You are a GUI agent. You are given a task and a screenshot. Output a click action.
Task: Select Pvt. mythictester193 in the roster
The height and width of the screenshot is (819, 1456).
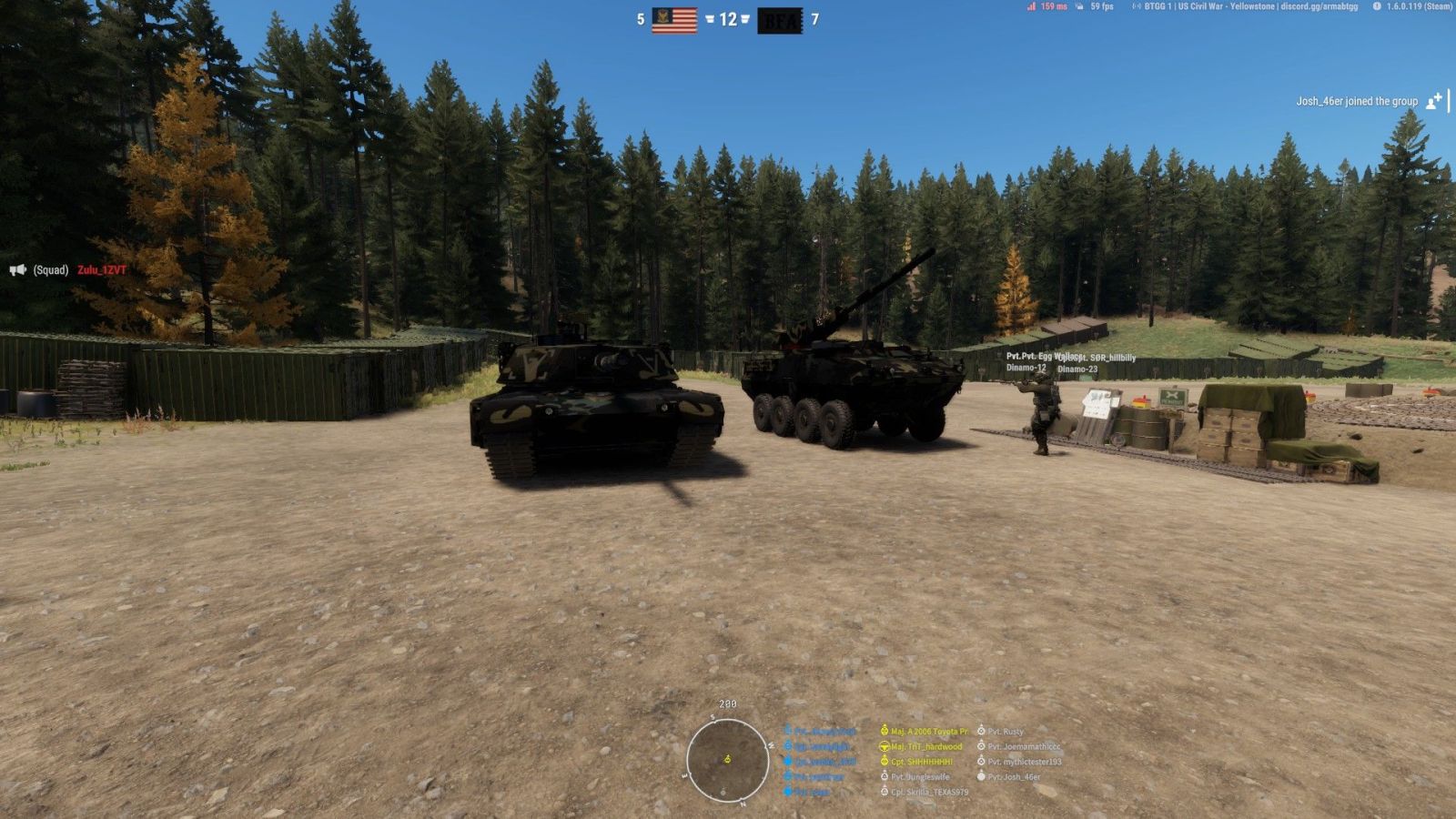pos(1024,762)
